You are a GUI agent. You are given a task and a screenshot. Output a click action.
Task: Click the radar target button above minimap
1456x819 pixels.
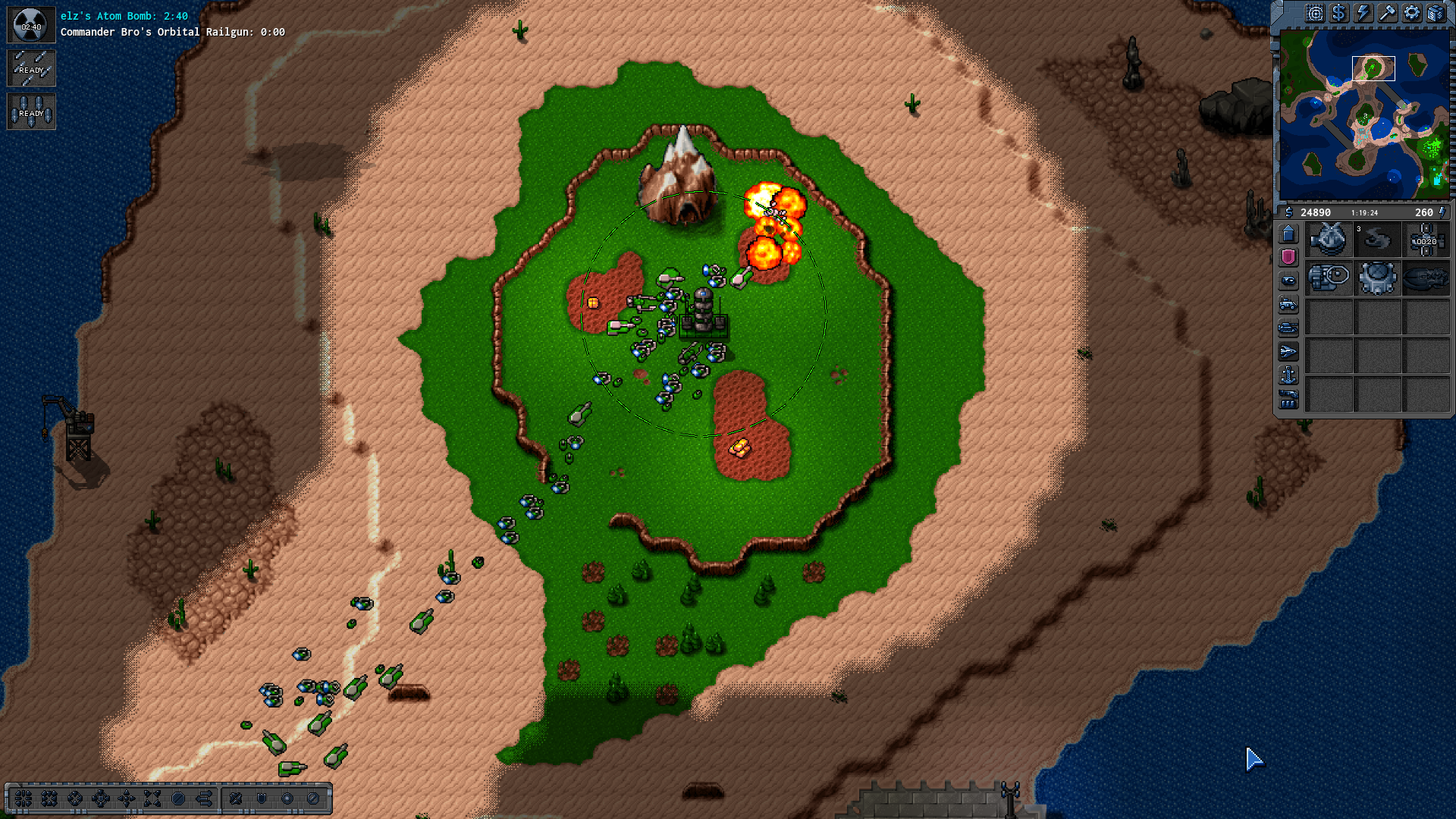coord(1314,13)
